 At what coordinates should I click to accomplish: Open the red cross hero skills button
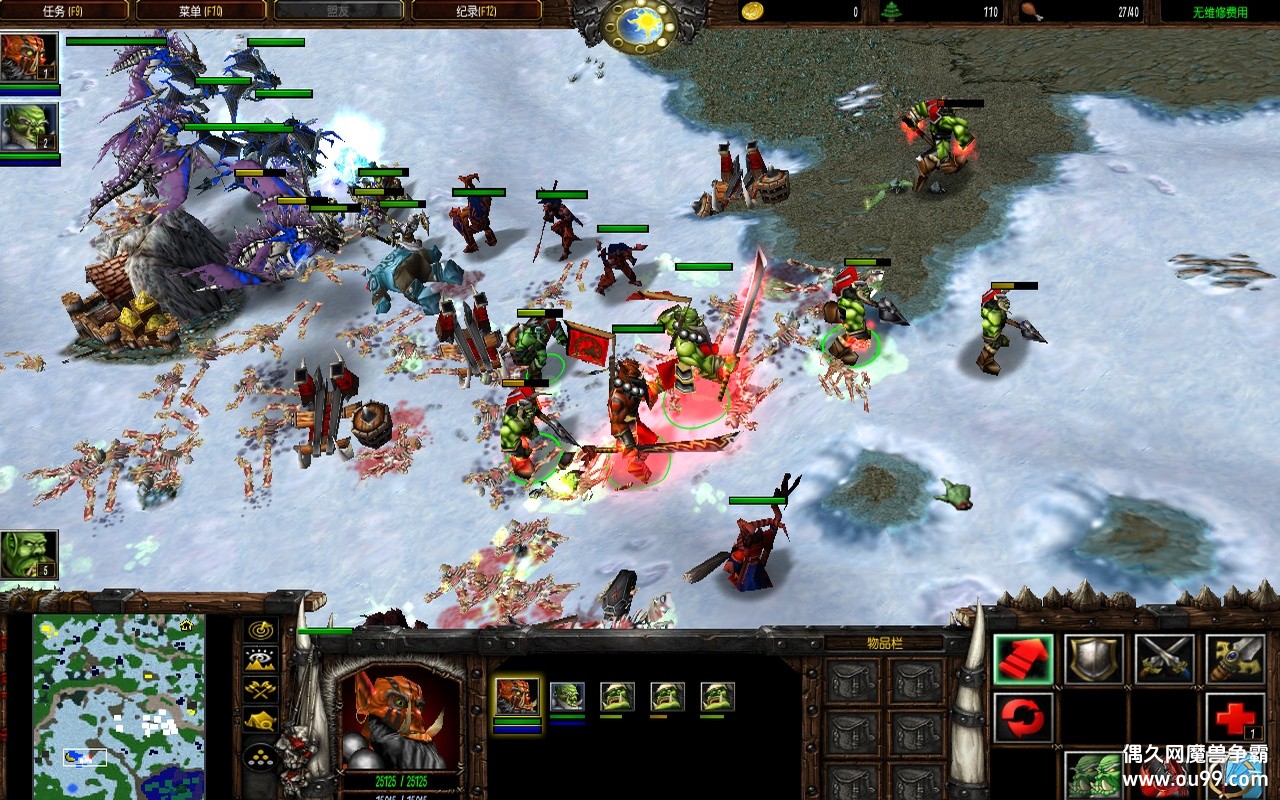1235,717
